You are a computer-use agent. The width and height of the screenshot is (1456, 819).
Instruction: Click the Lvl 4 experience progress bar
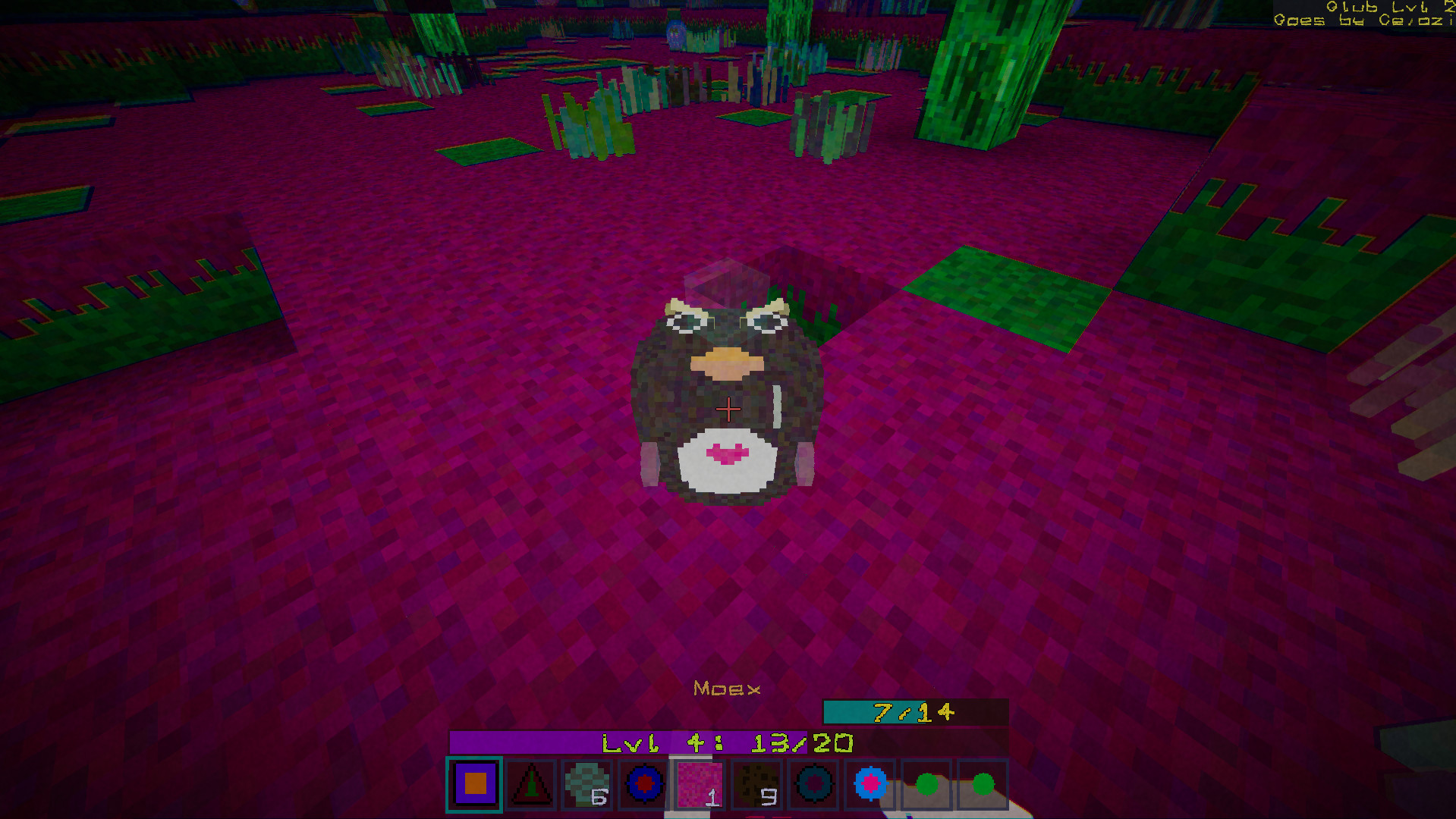click(727, 742)
